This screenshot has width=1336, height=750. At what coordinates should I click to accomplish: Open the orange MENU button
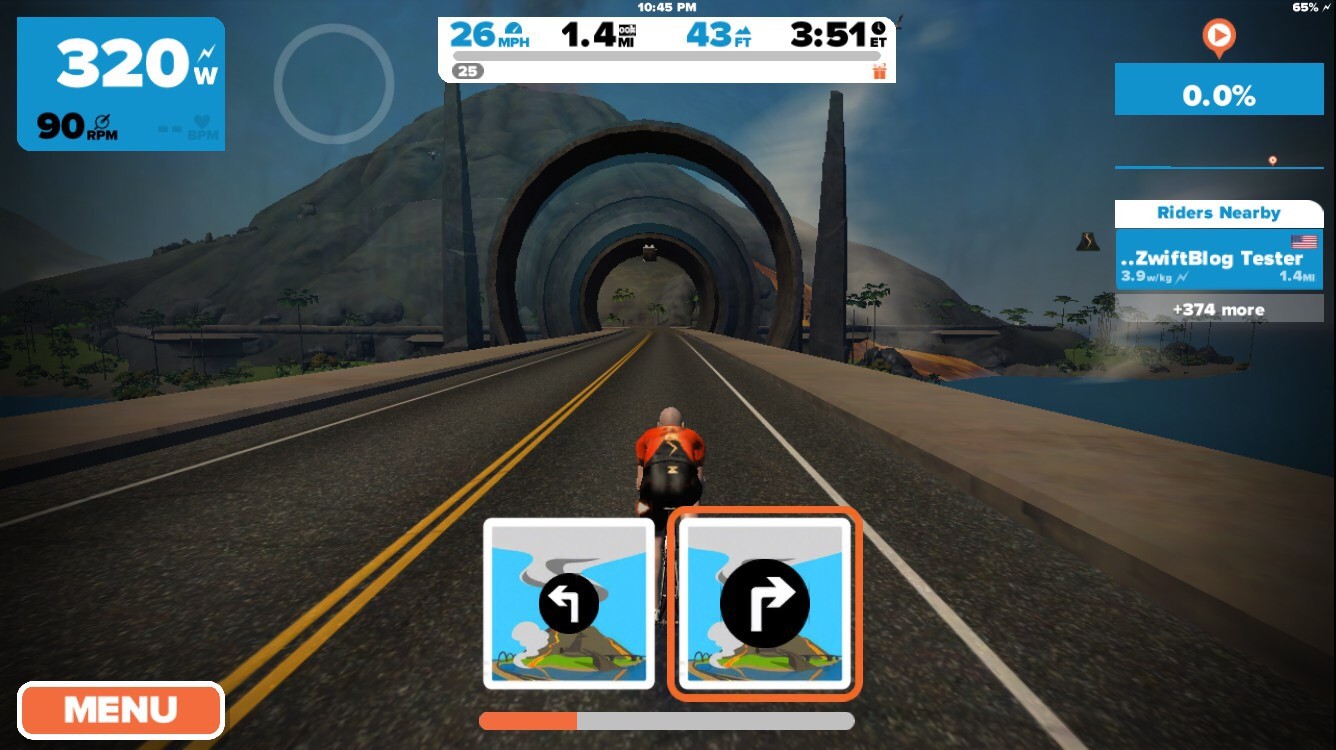120,710
